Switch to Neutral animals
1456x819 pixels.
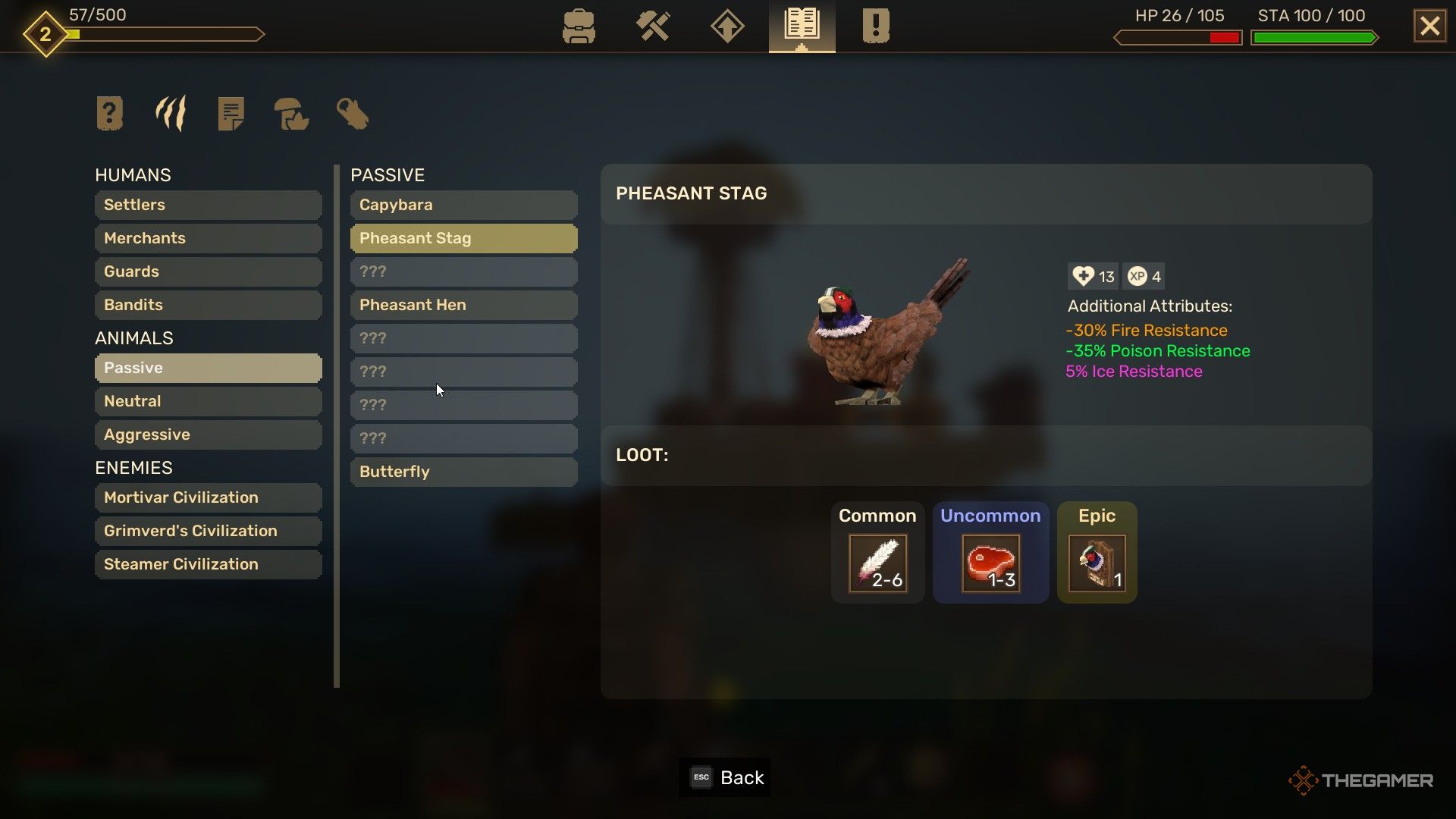pos(208,401)
